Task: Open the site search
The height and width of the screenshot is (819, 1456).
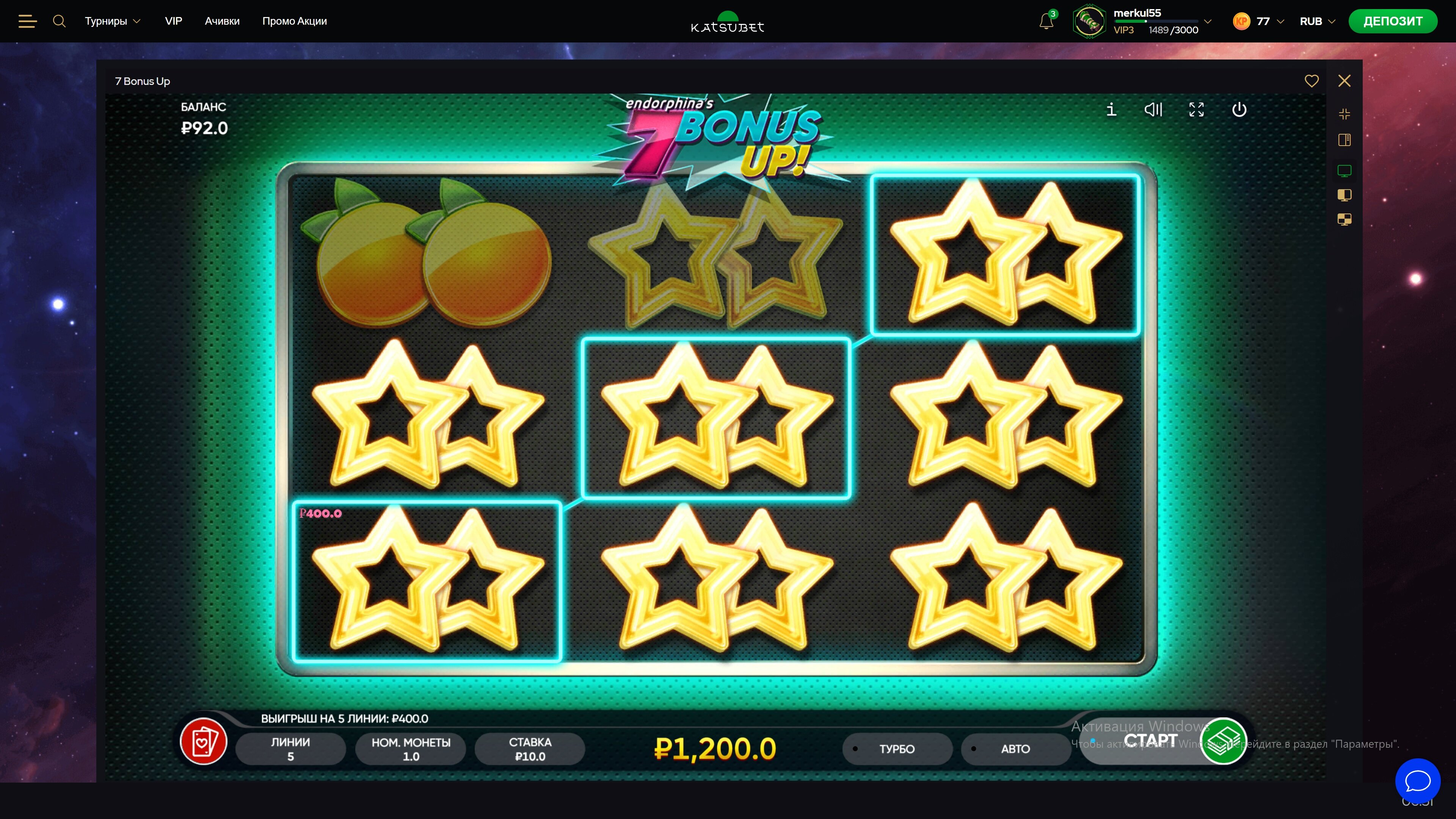Action: (x=59, y=22)
